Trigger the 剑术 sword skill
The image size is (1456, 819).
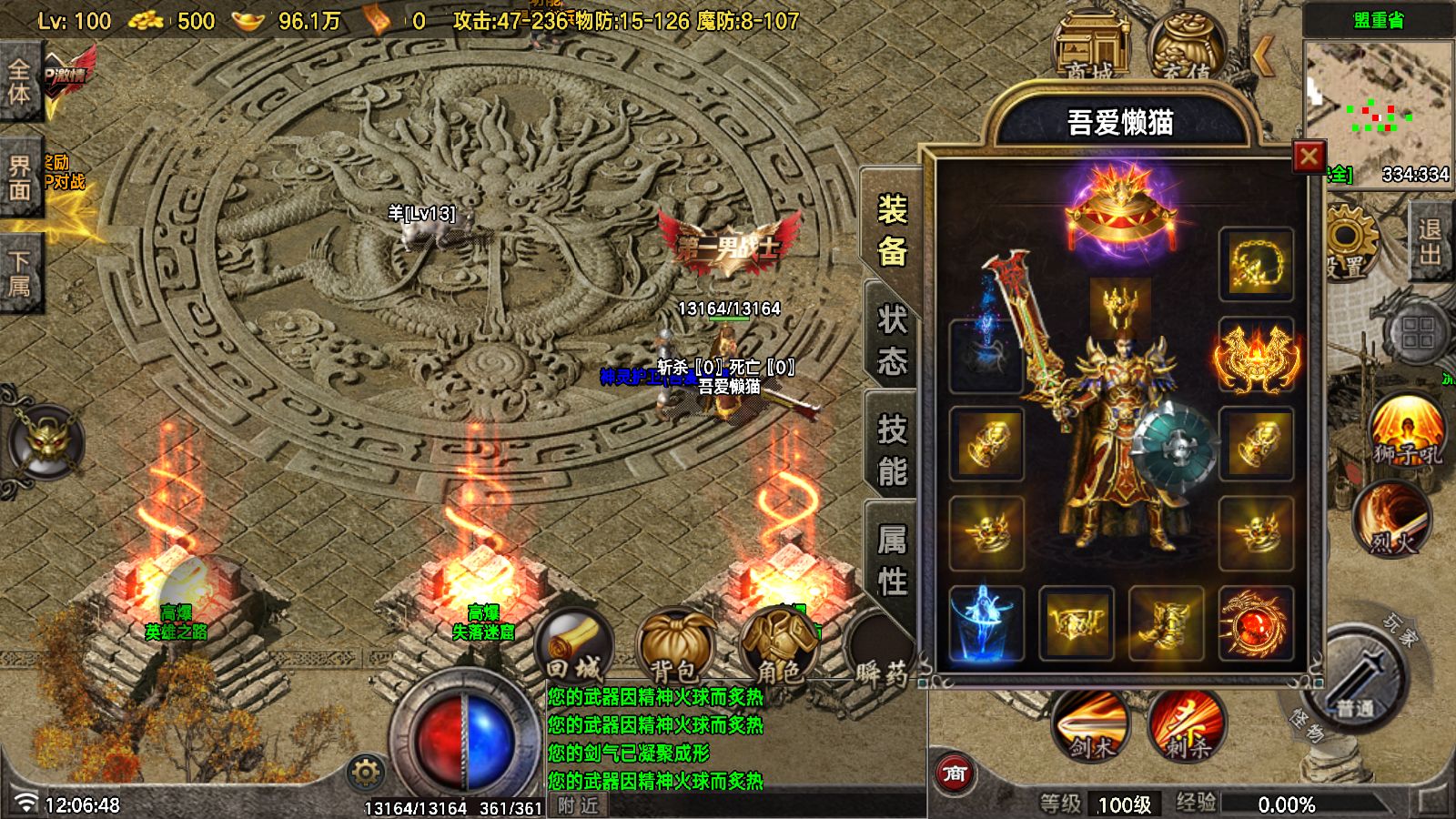(x=1090, y=725)
